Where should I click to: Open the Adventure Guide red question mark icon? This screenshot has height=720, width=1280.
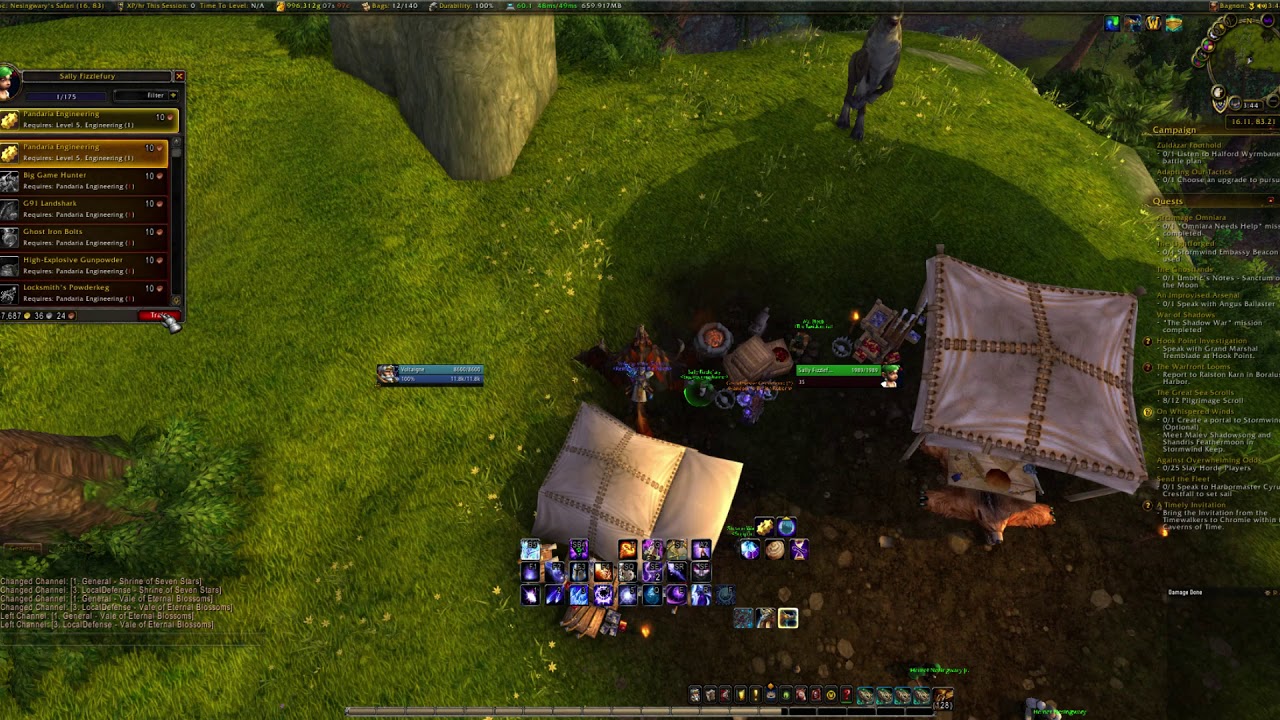point(847,694)
